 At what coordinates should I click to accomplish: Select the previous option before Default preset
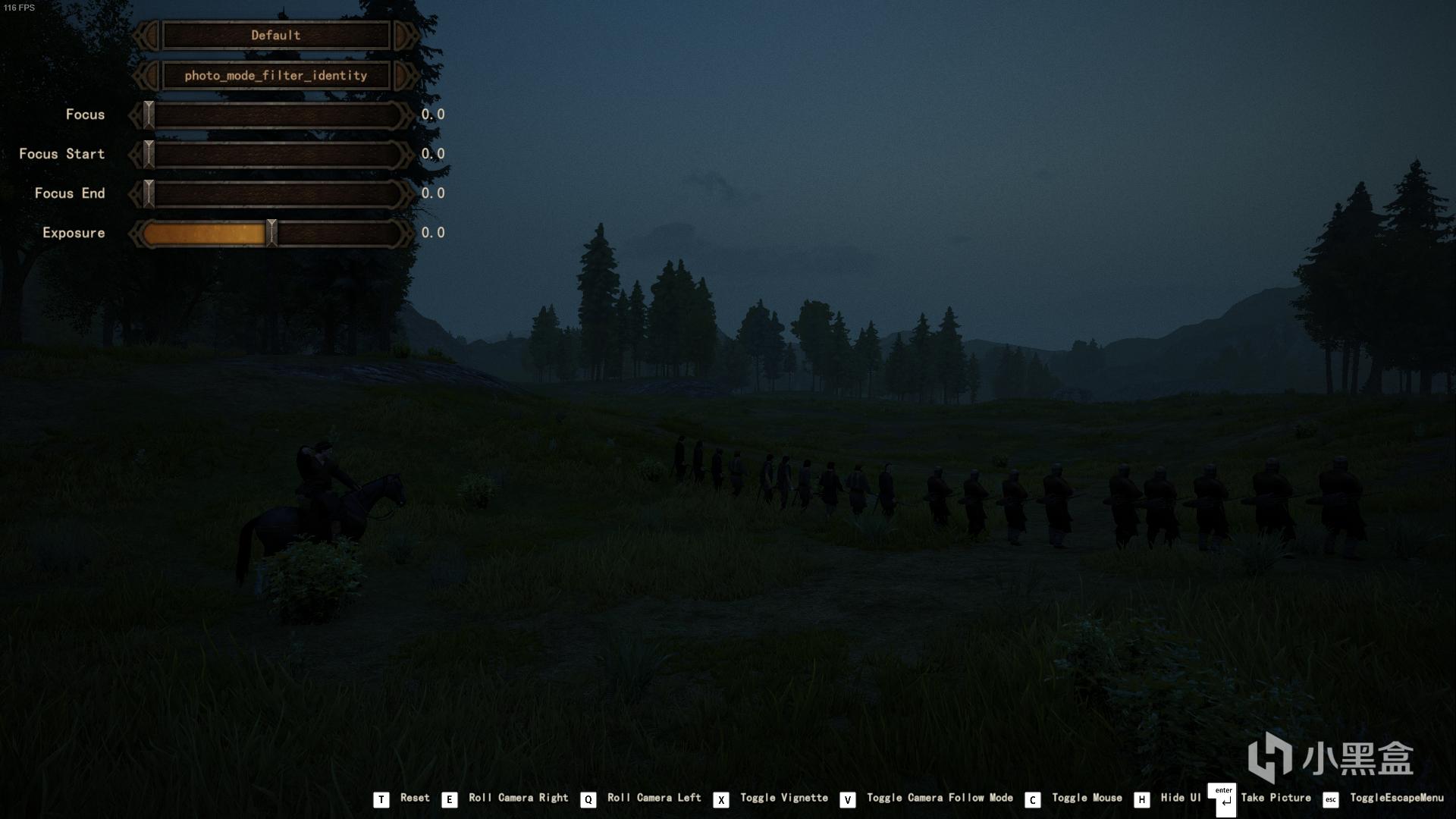tap(146, 36)
